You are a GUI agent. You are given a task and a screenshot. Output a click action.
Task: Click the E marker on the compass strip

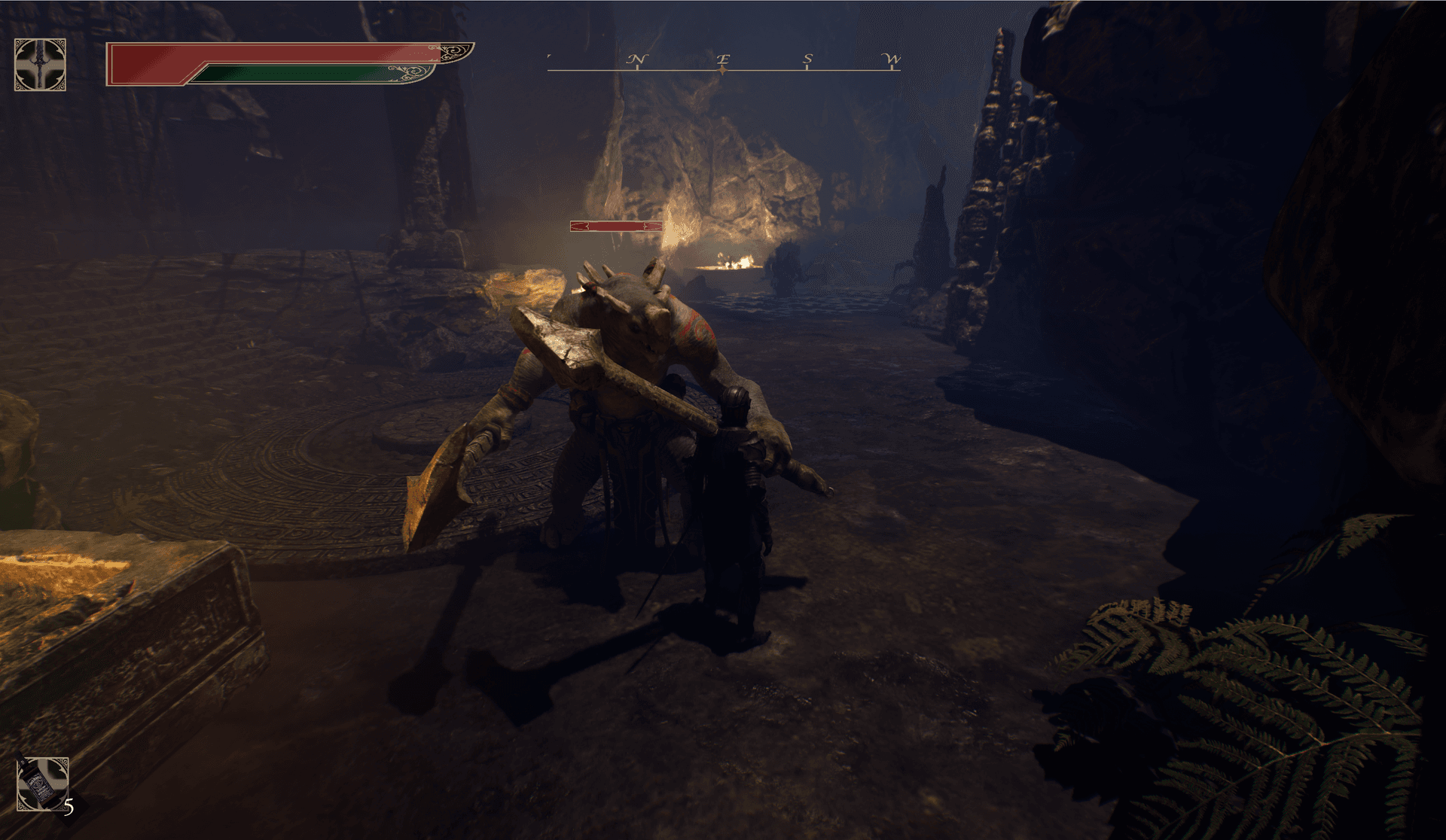tap(724, 59)
